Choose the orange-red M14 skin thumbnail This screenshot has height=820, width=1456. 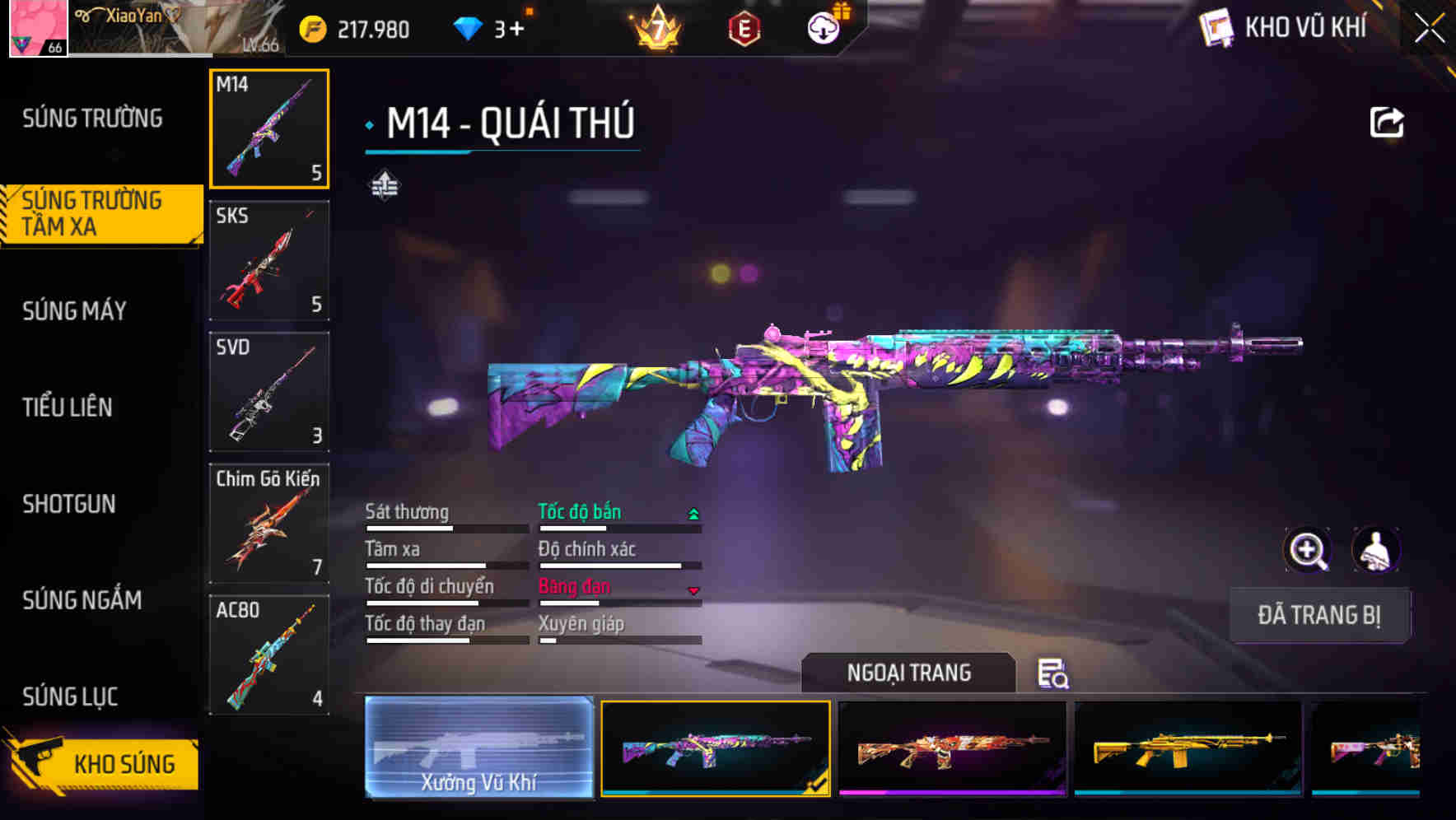952,749
